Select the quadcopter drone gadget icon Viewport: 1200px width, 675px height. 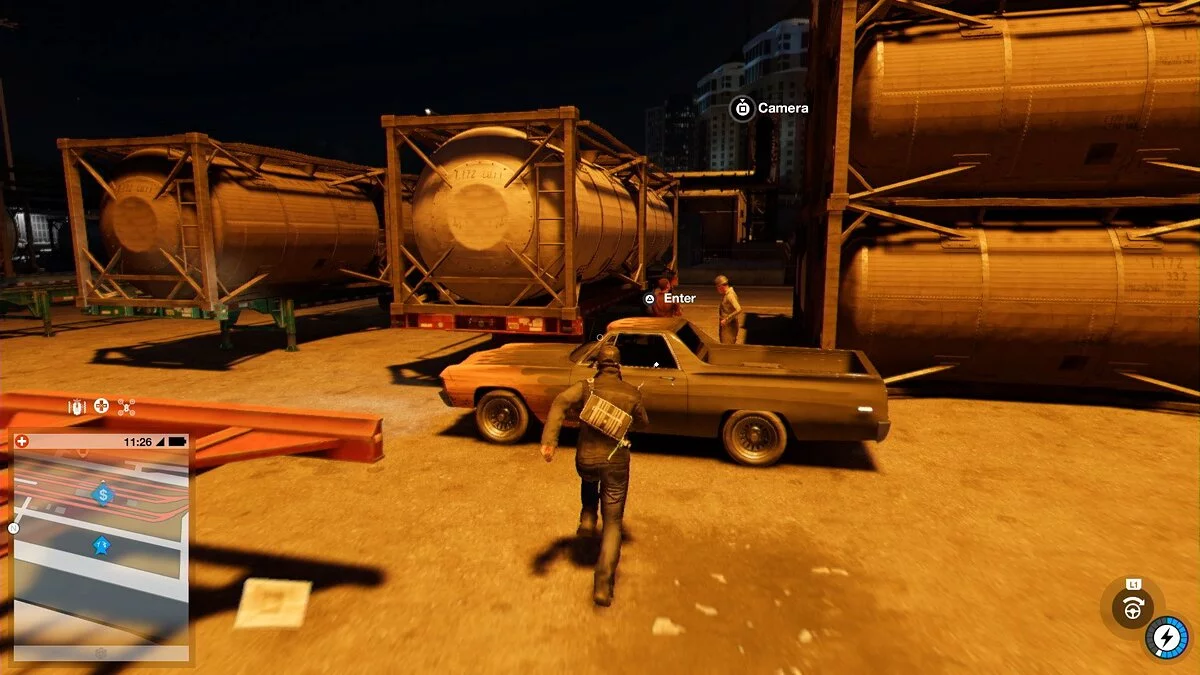pos(127,407)
